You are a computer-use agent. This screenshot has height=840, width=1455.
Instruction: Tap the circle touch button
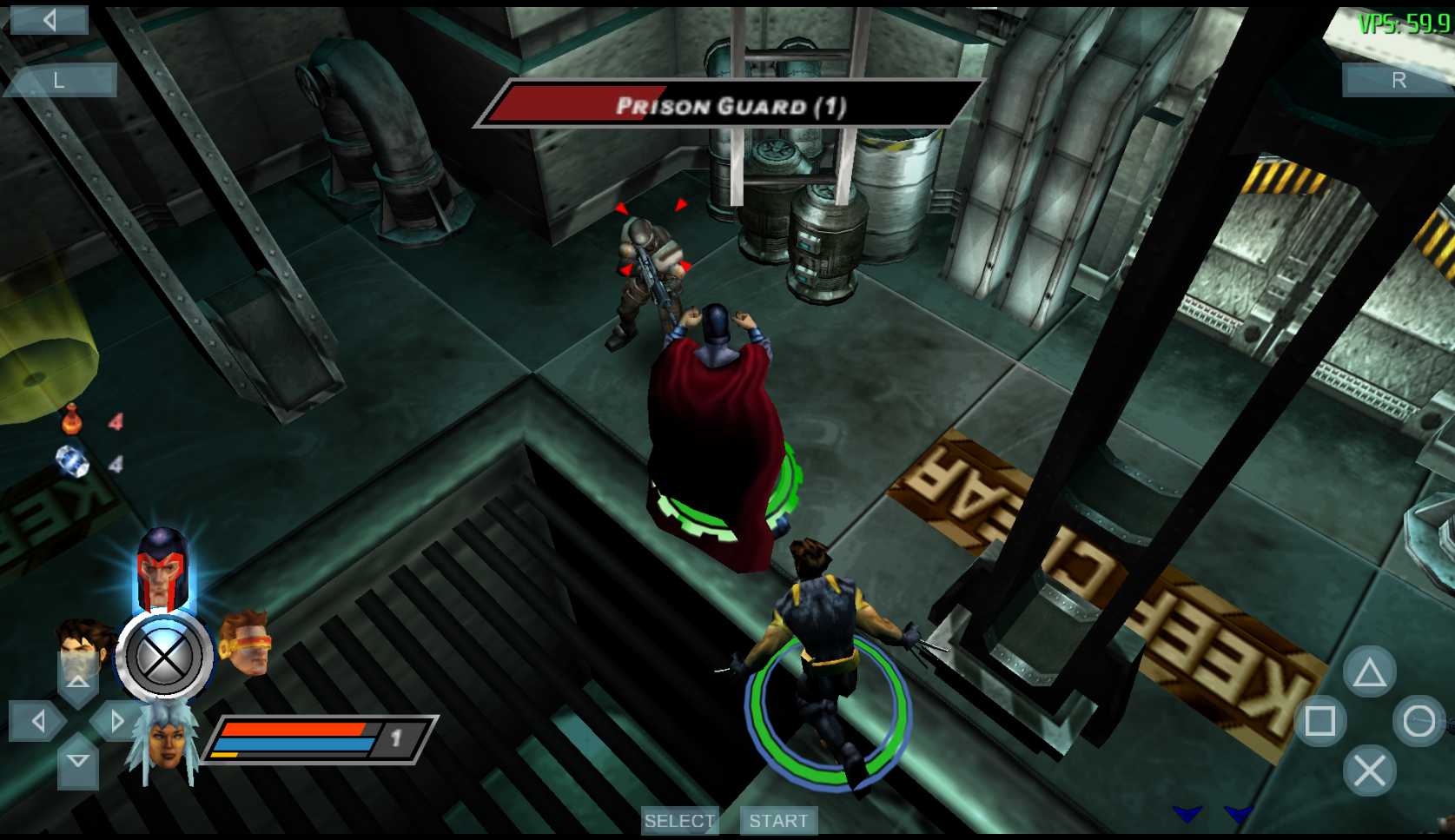(1419, 721)
